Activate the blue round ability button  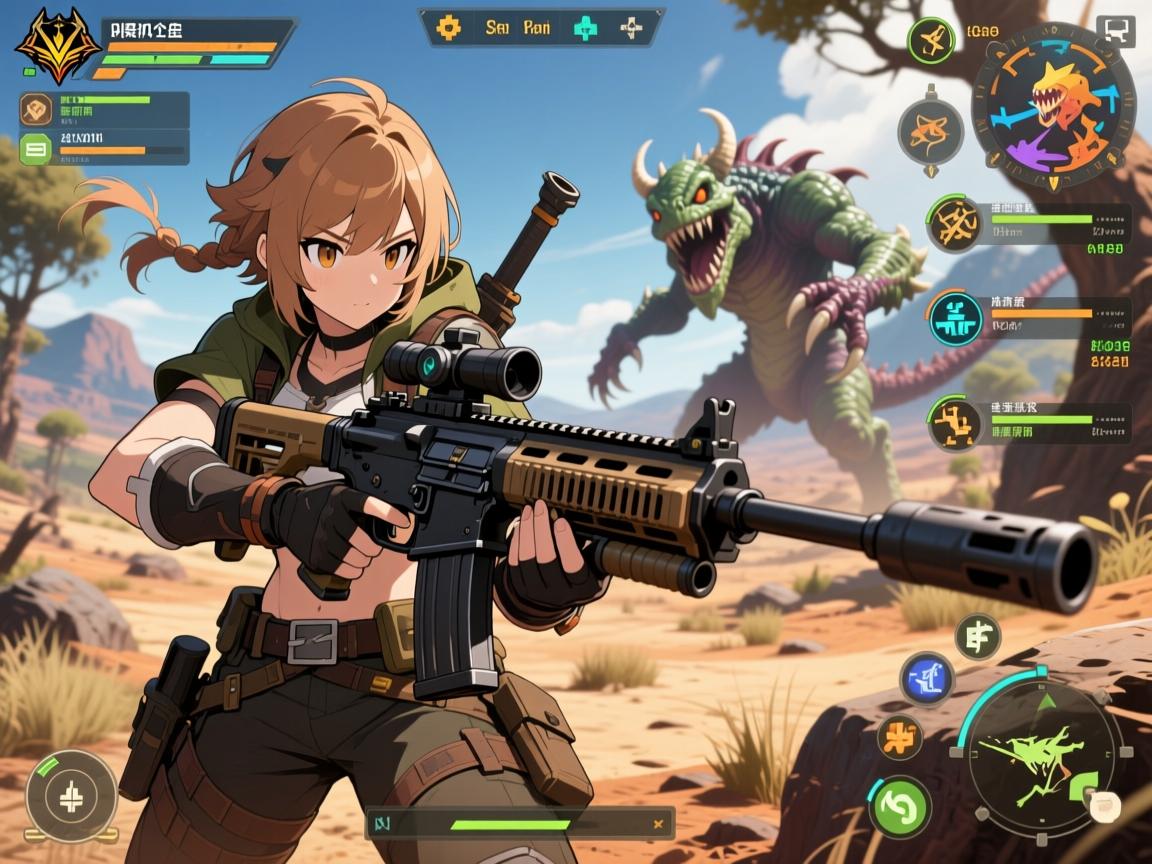[x=927, y=678]
